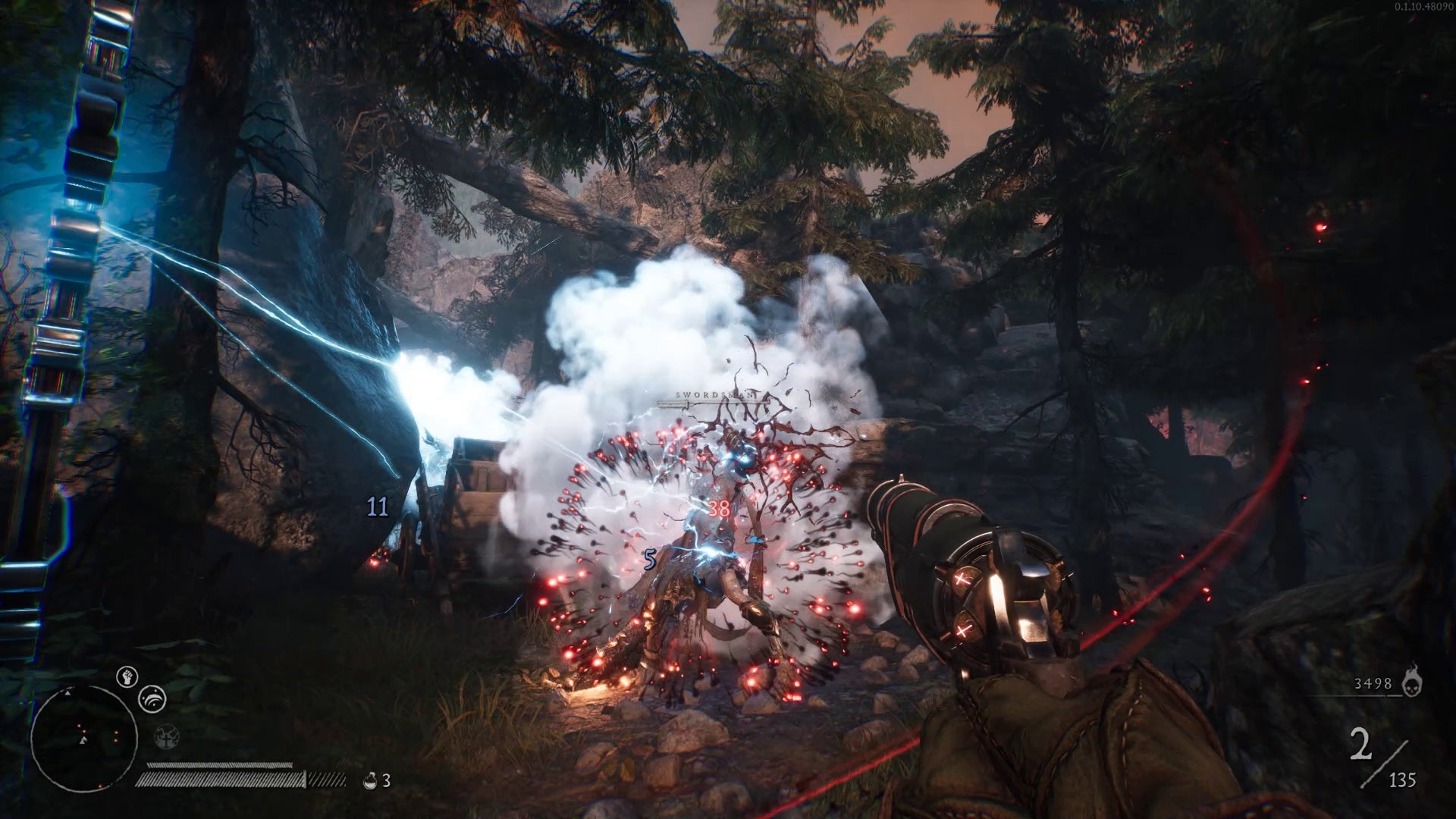
Task: Click the SWORDSMAN enemy nameplate
Action: [714, 394]
